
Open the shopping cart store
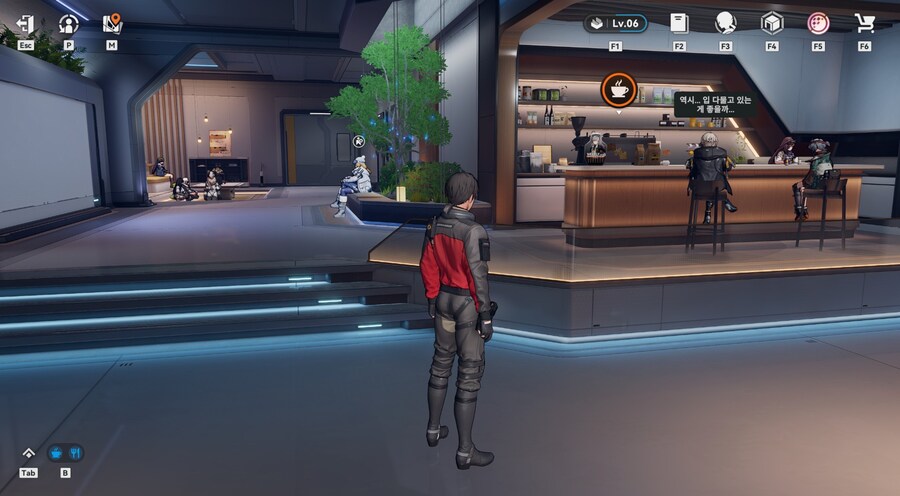(x=864, y=23)
